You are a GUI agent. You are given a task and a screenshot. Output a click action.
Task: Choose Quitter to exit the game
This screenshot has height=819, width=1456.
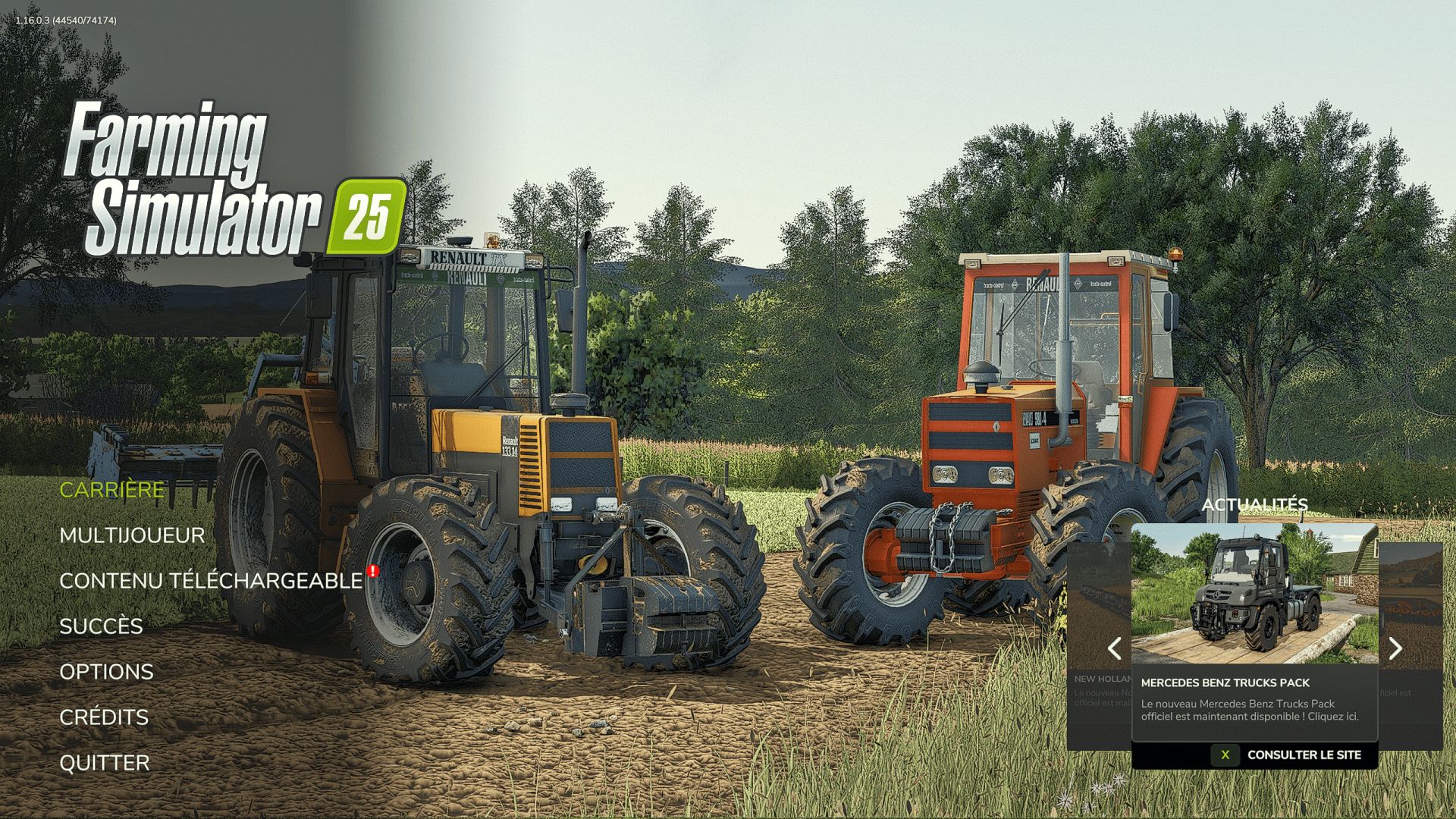coord(105,763)
